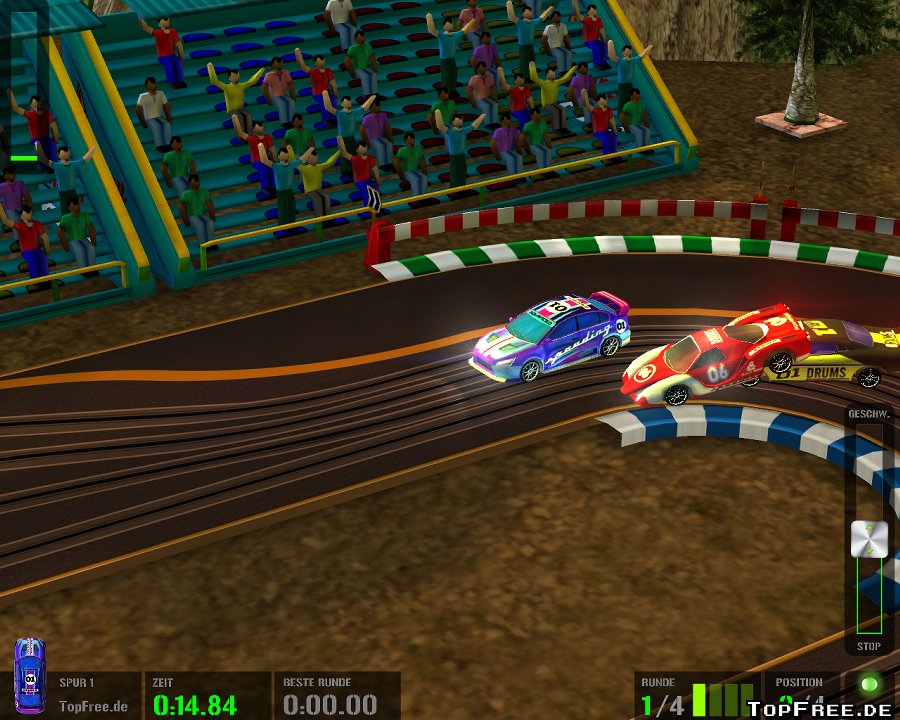Grab the silver speed slider handle
Screen dimensions: 900x720
click(x=869, y=539)
